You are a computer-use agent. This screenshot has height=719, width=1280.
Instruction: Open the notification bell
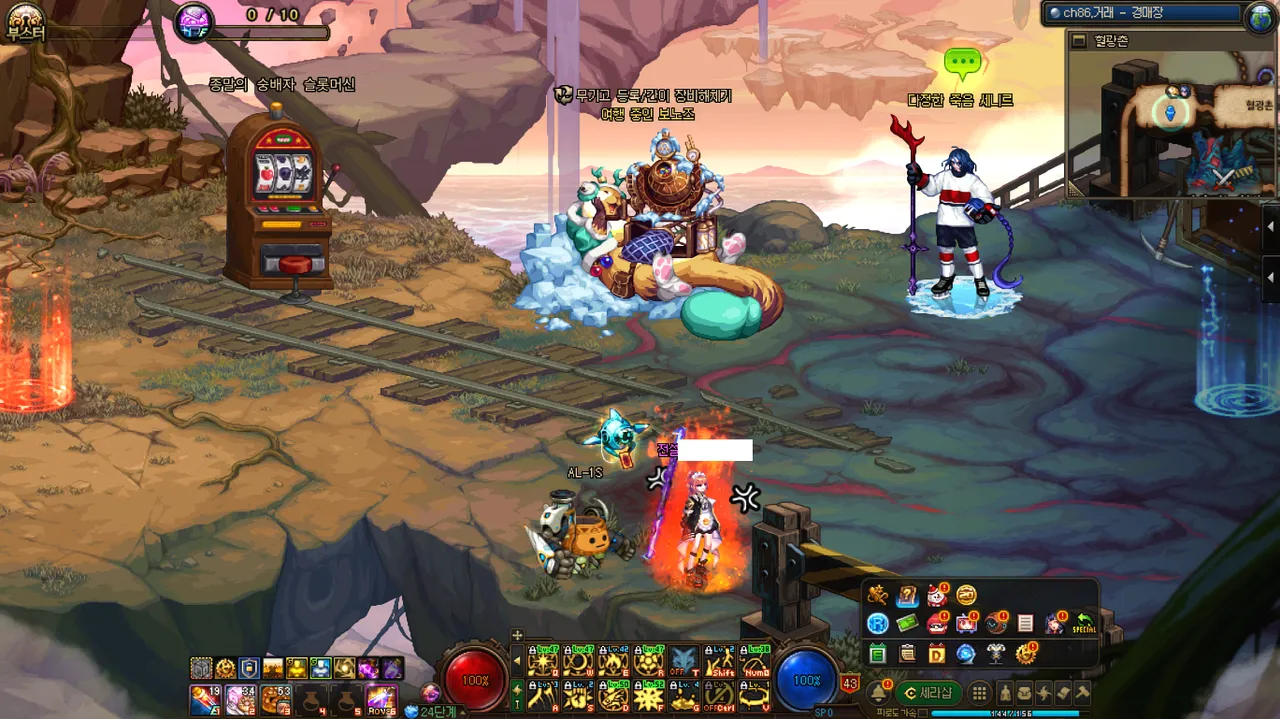click(x=878, y=693)
